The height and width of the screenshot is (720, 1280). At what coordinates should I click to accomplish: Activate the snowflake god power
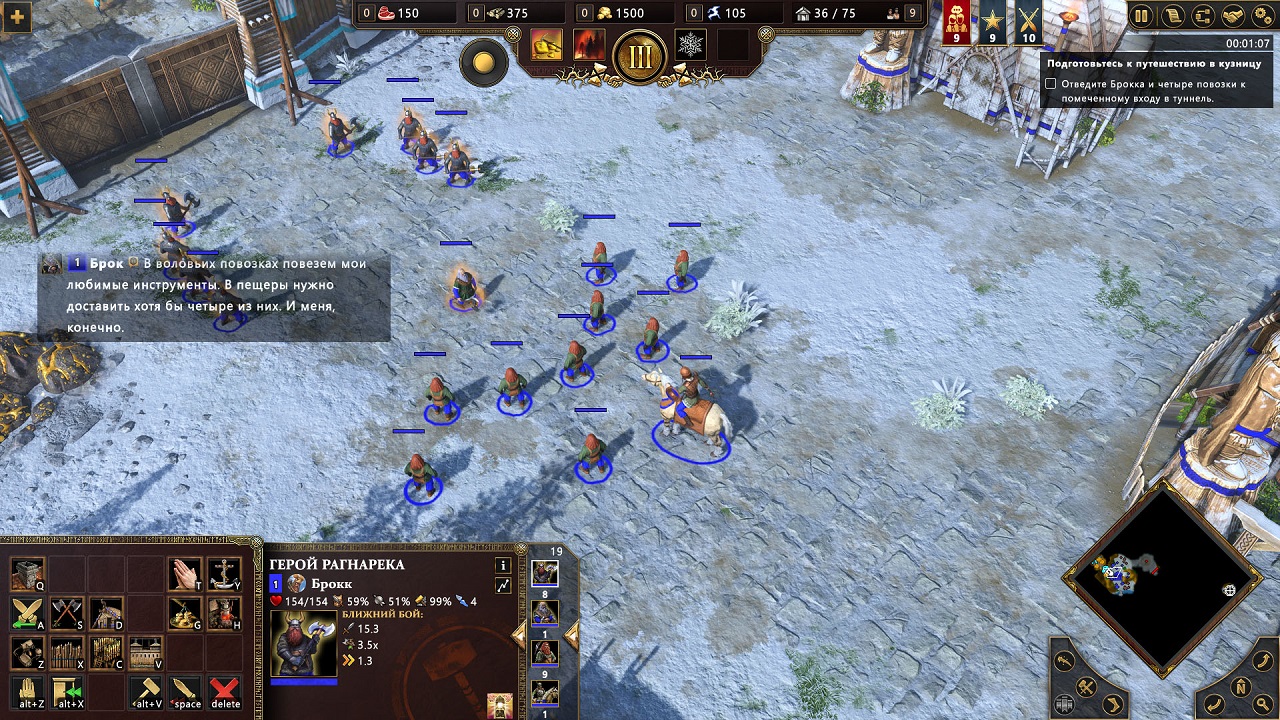(x=691, y=44)
